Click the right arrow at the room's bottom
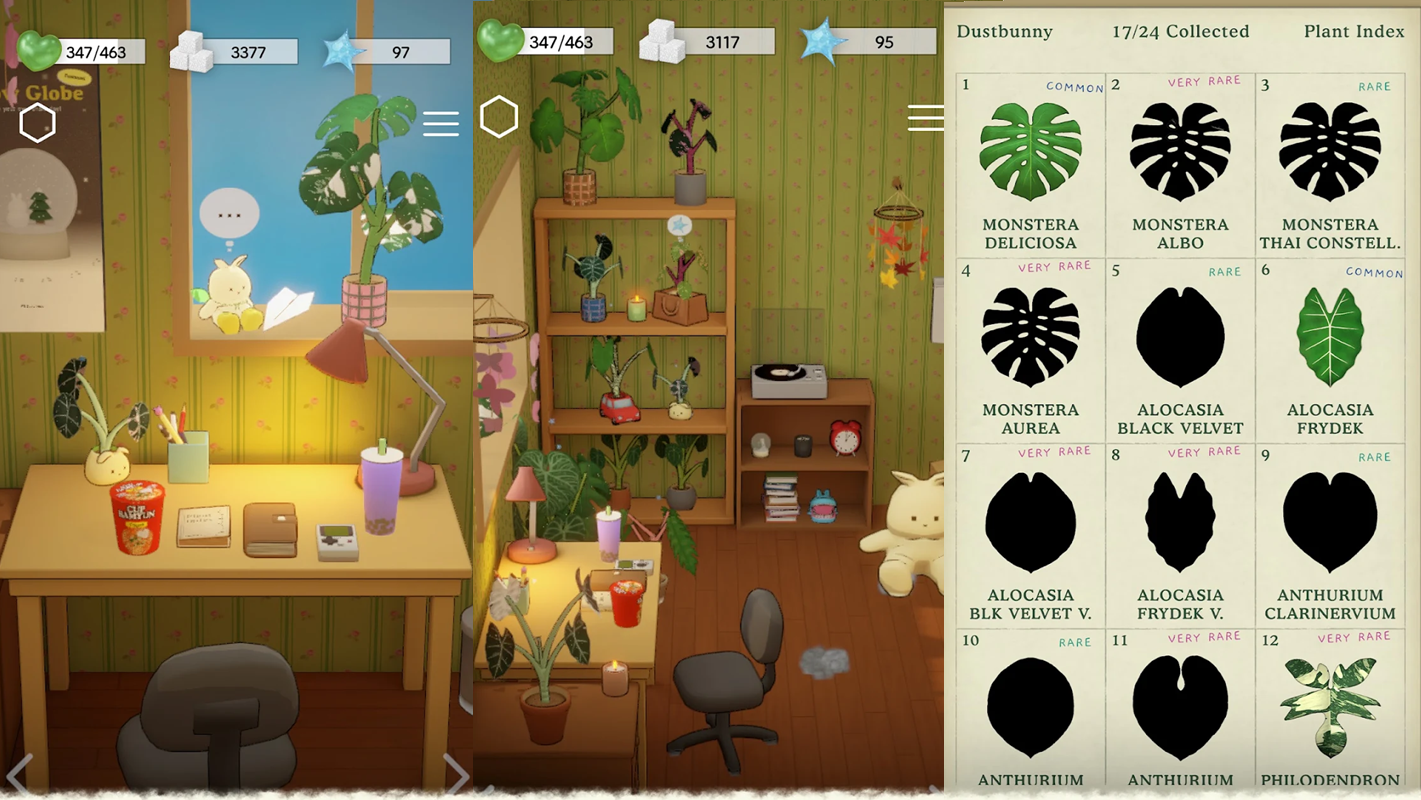Screen dimensions: 1421x800 pos(455,773)
